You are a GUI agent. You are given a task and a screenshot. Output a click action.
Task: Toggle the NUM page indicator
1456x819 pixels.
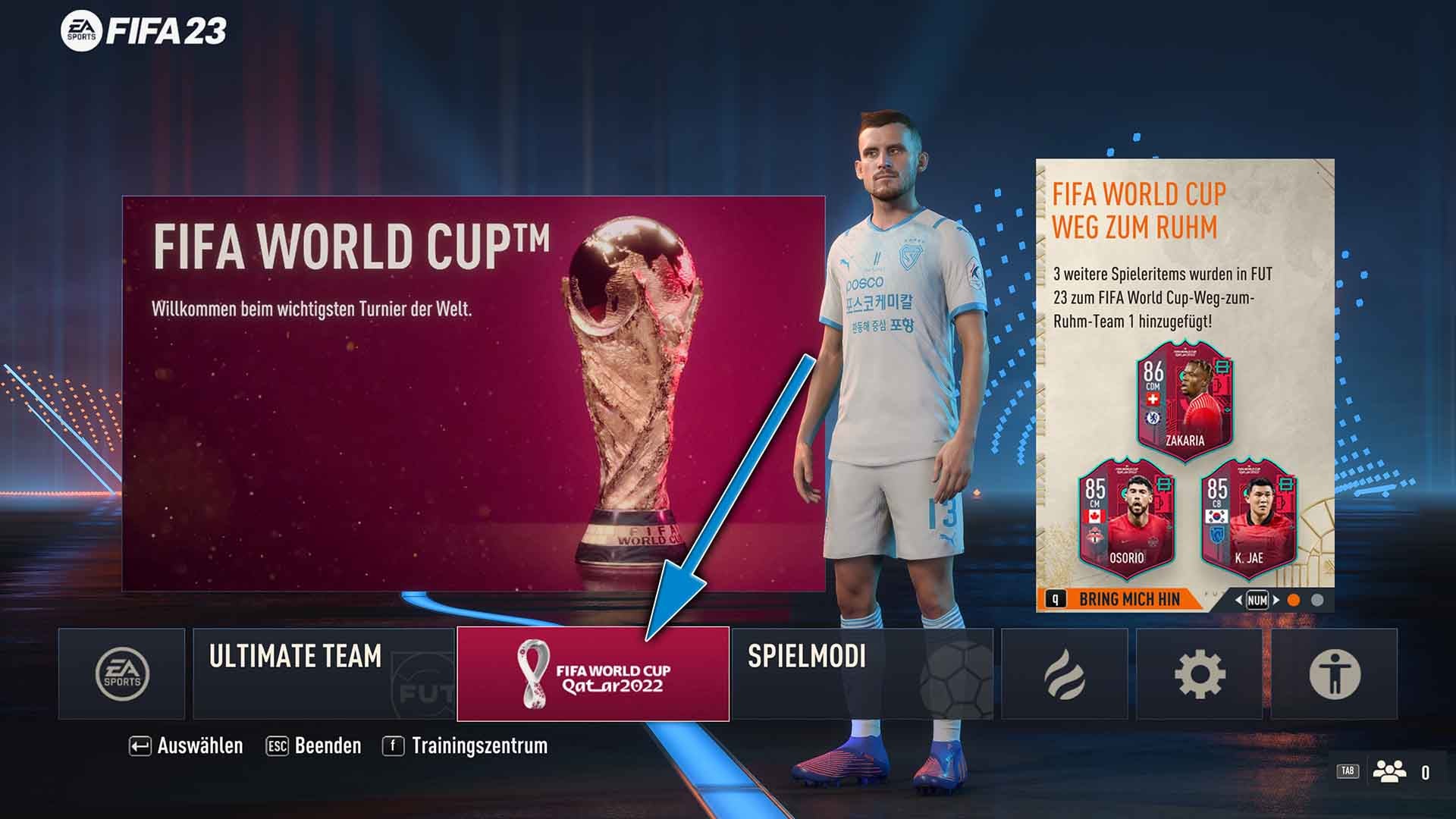click(1259, 599)
